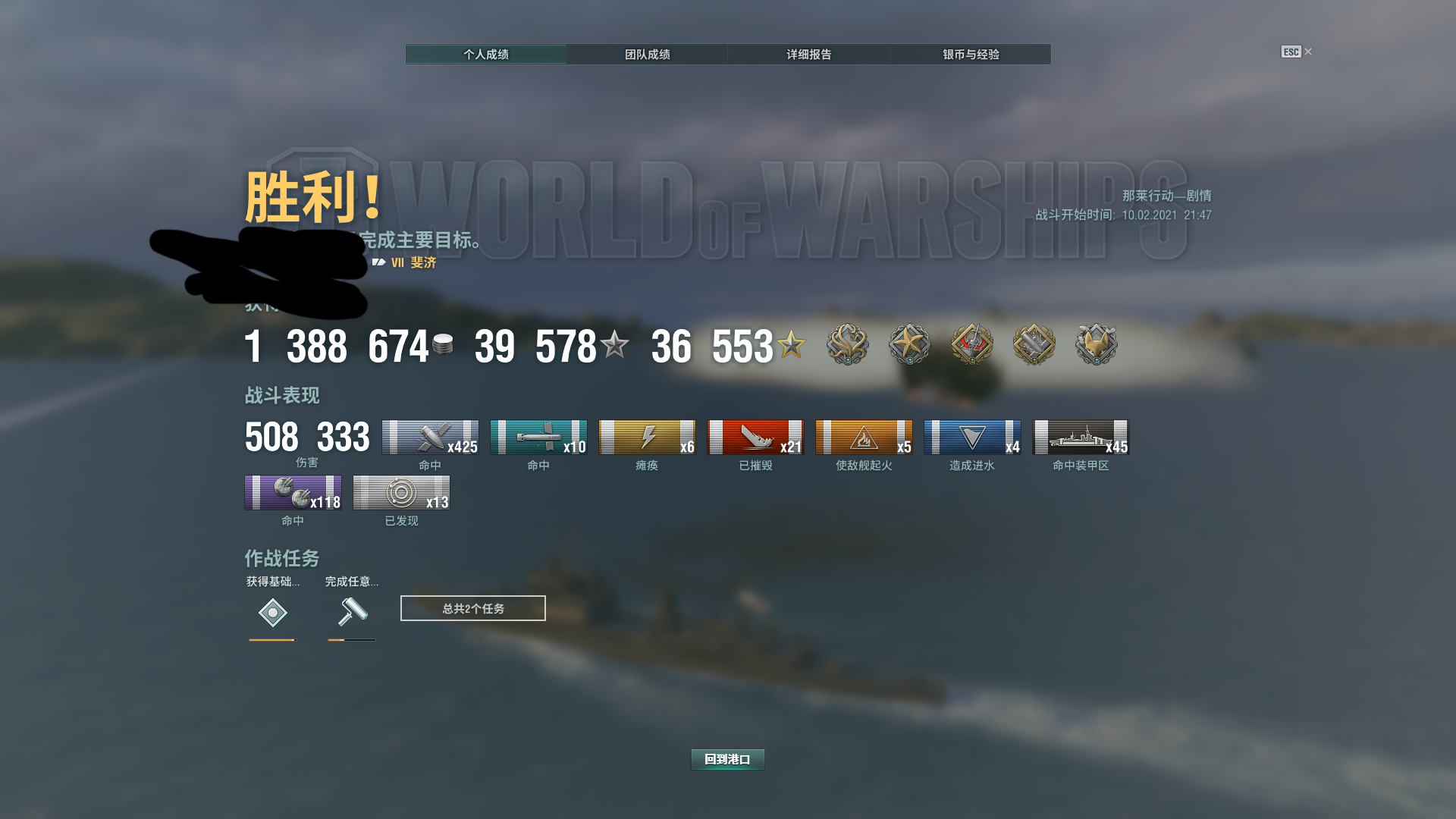Select the red 已摧毁 ribbon

click(755, 438)
